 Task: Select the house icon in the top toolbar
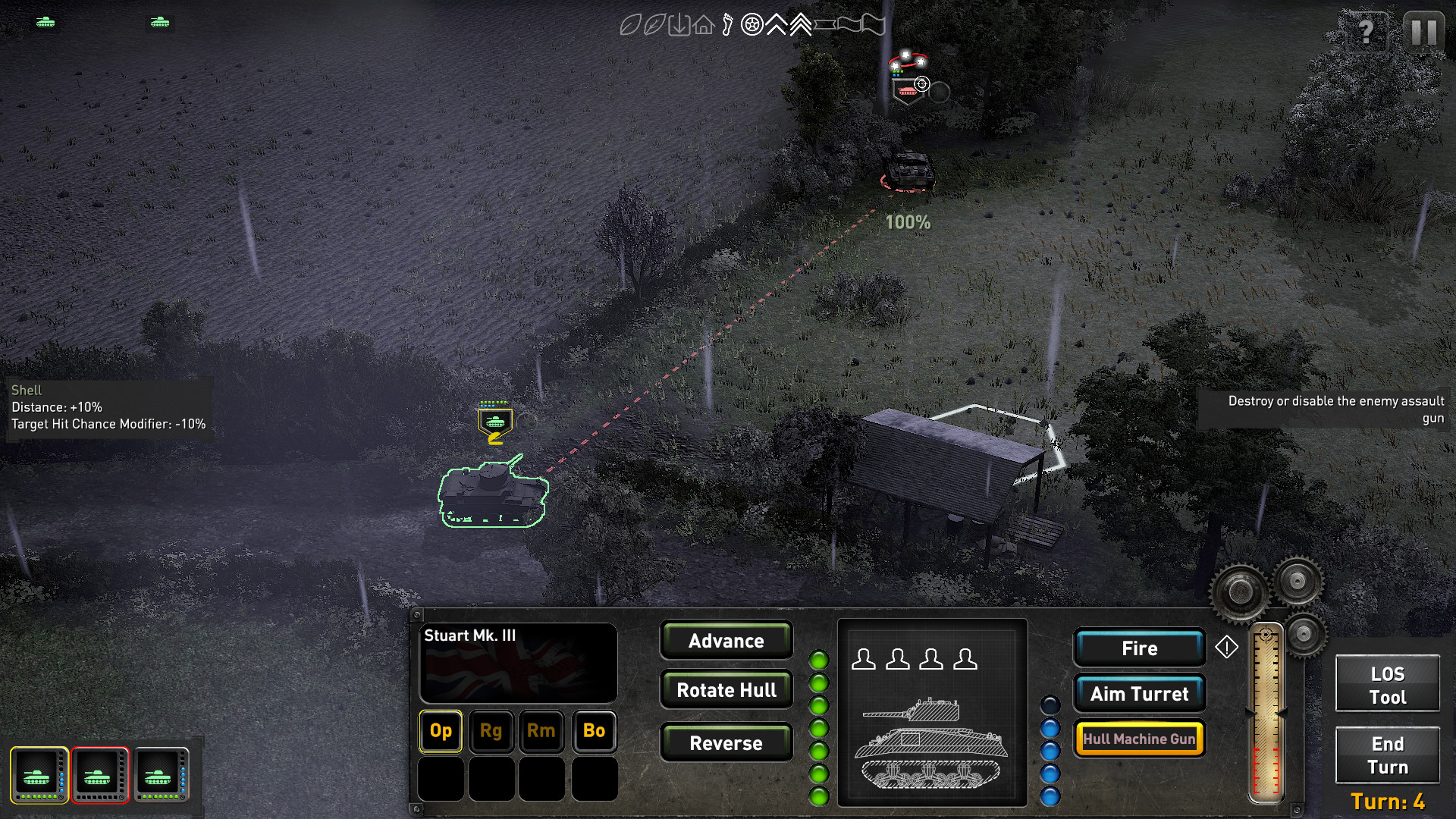coord(703,24)
